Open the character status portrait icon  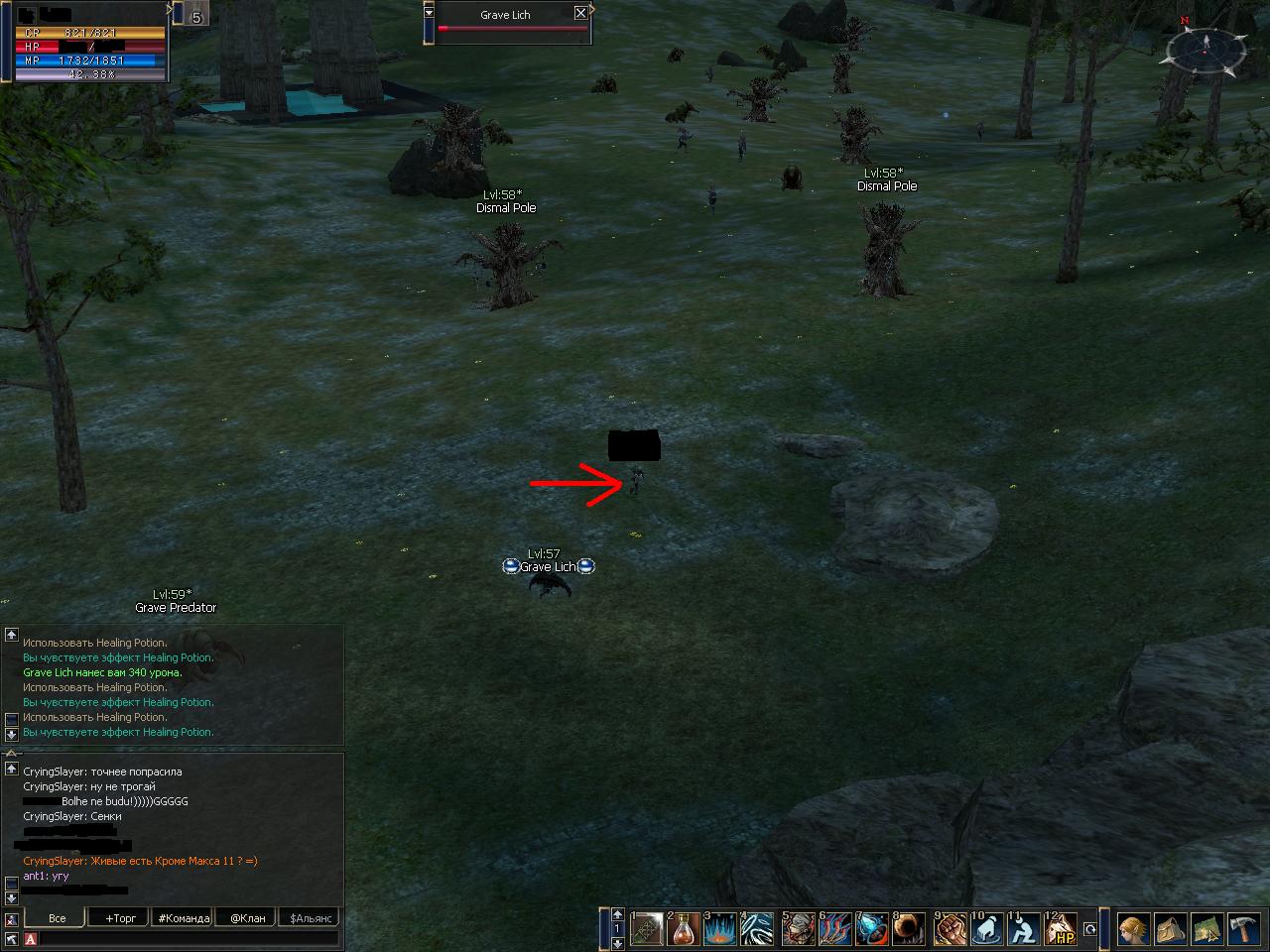[1133, 929]
